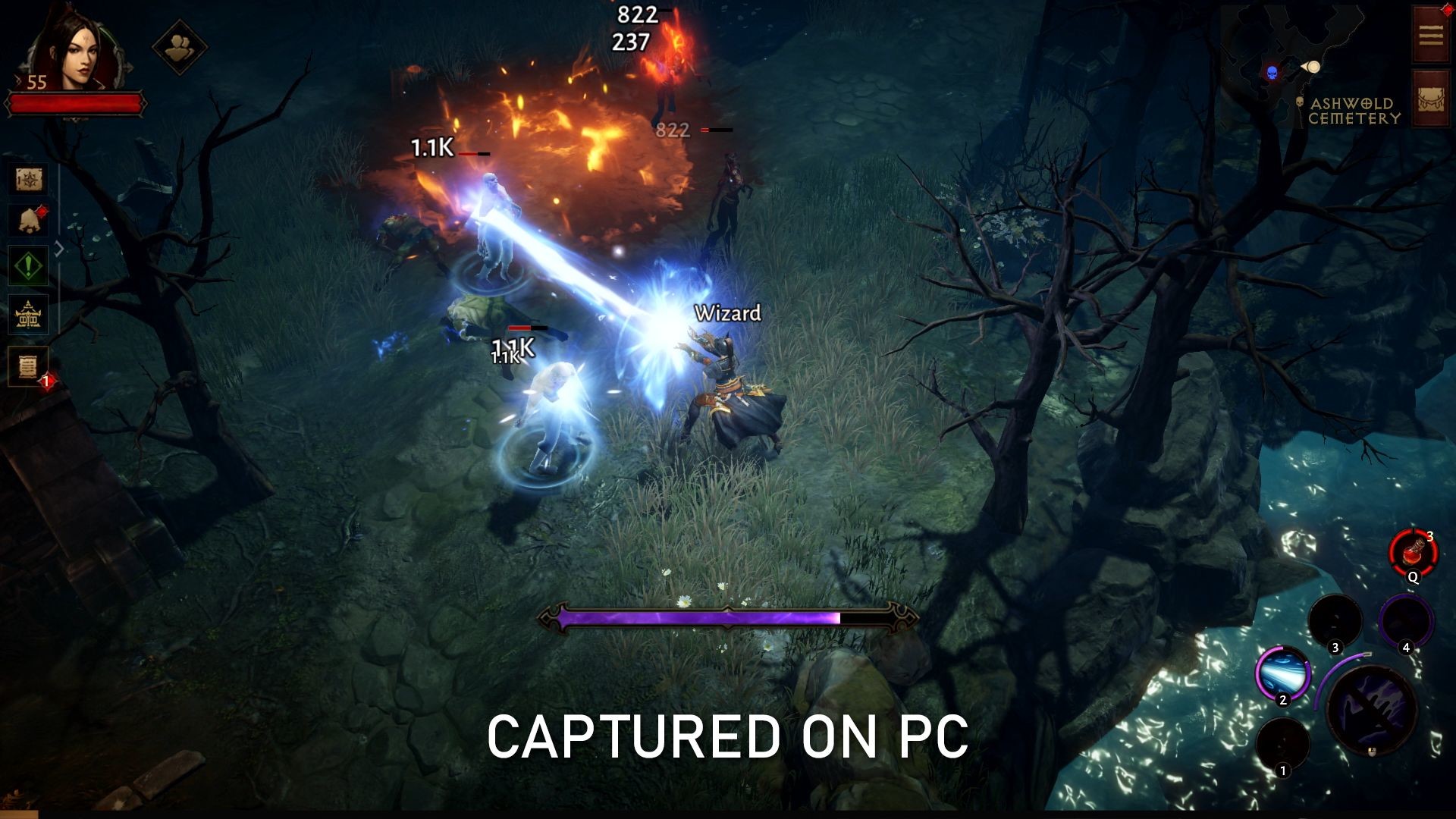Select the empty skill slot 1
The height and width of the screenshot is (819, 1456).
[1282, 742]
